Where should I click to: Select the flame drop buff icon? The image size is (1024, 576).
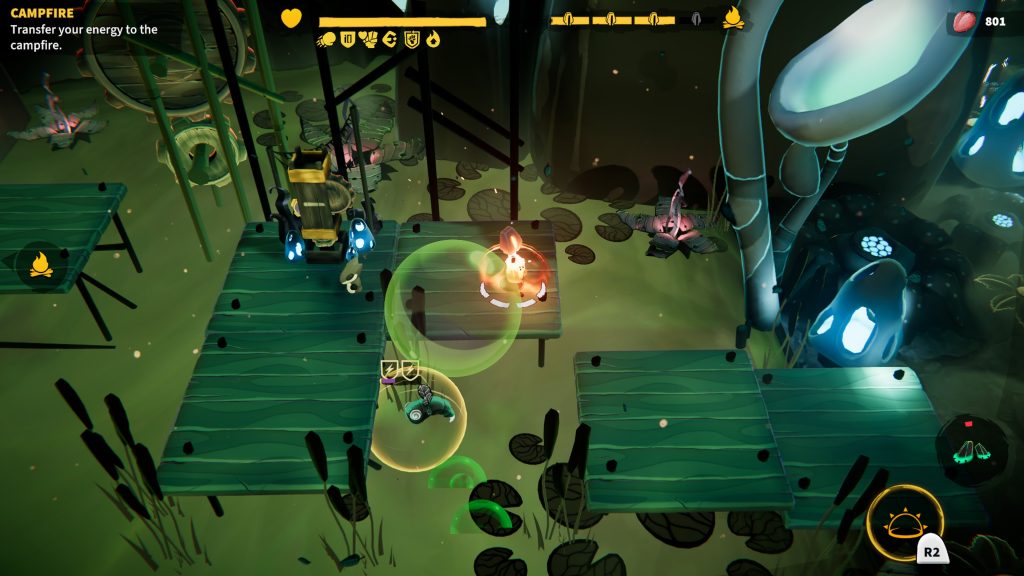click(x=433, y=40)
